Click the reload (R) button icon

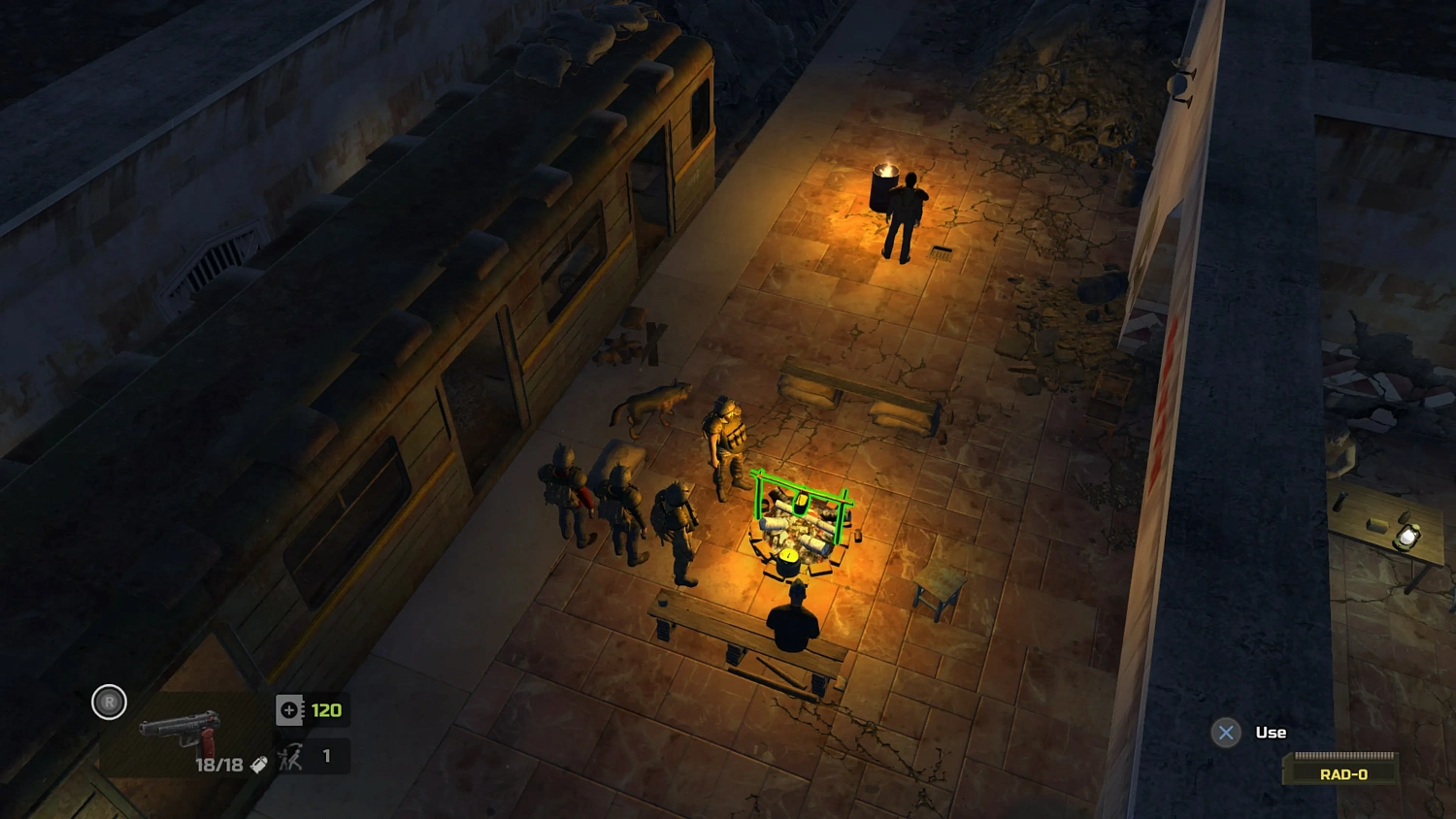[109, 702]
